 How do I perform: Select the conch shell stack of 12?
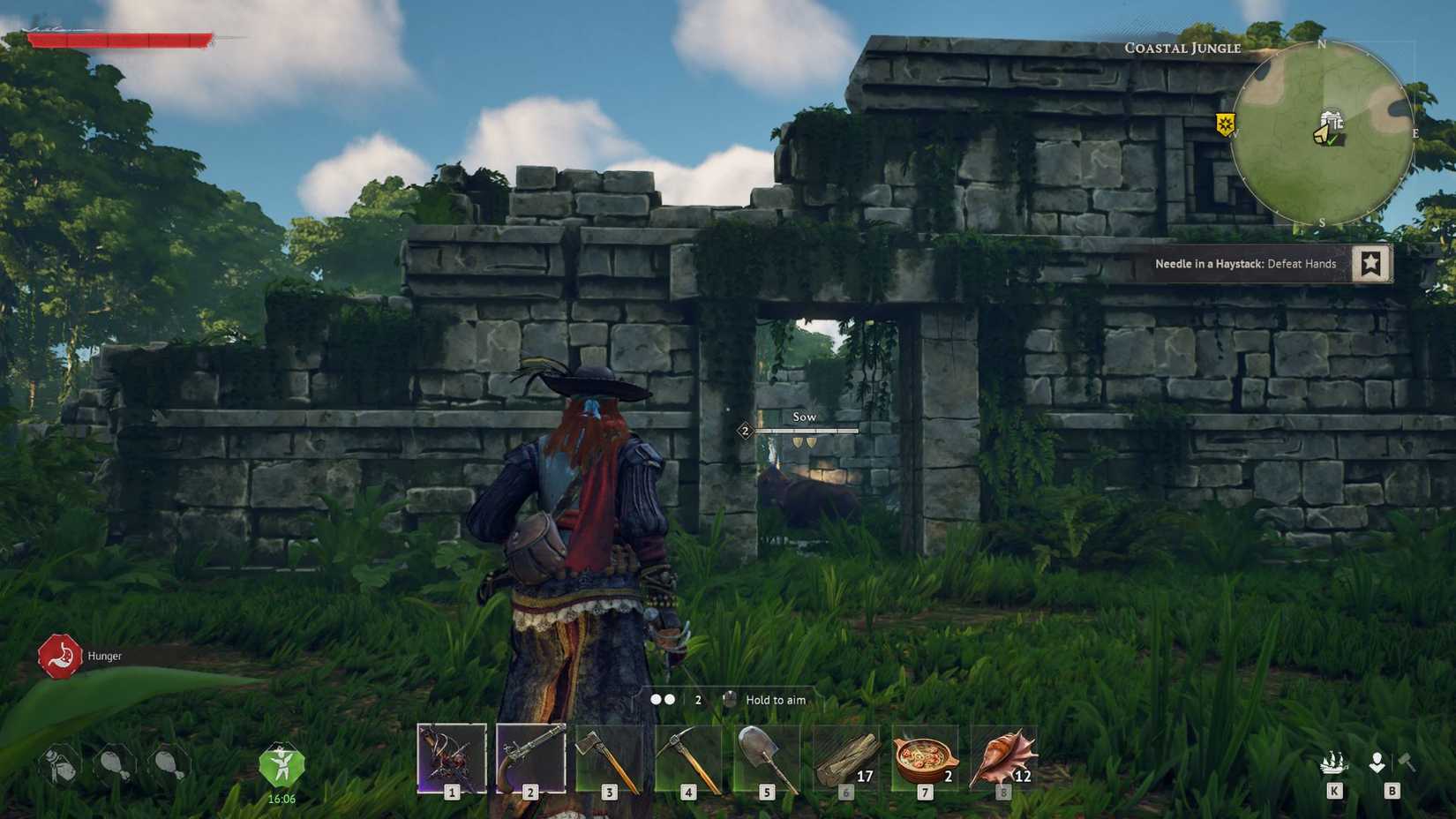point(1002,761)
